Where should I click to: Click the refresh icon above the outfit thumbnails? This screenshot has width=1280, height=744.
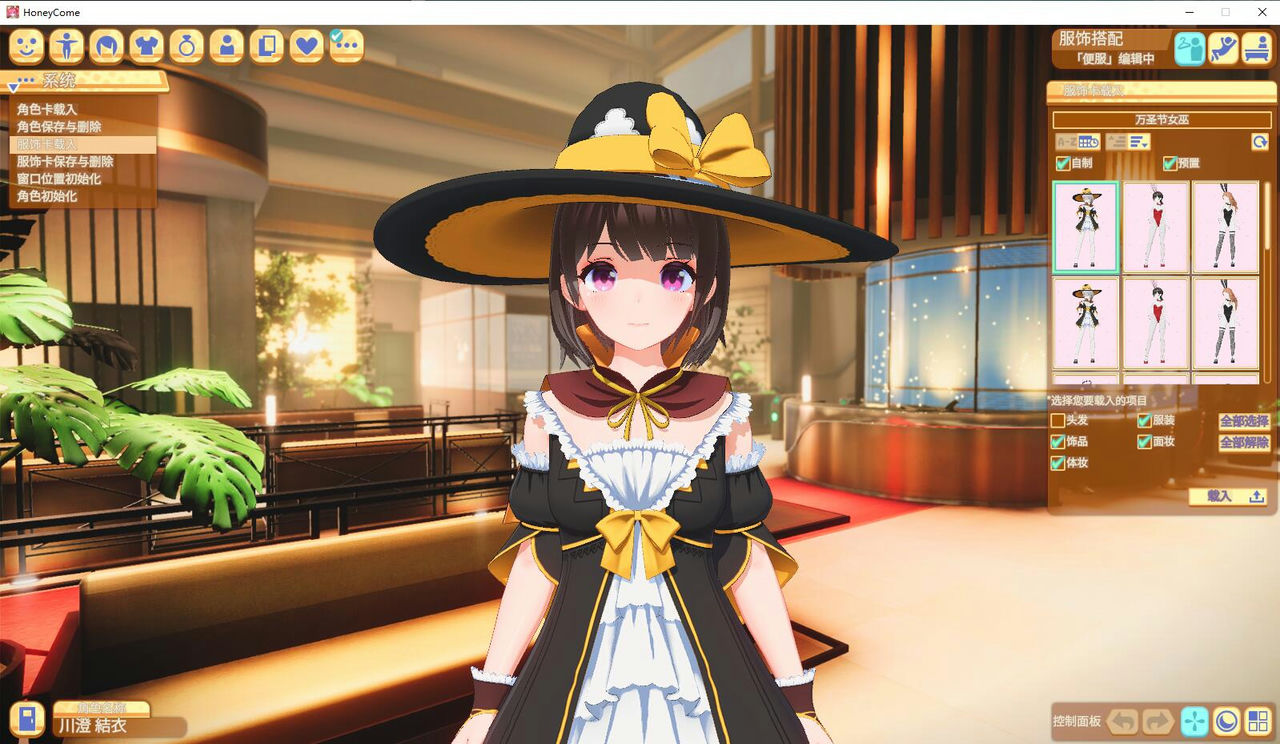(x=1259, y=142)
